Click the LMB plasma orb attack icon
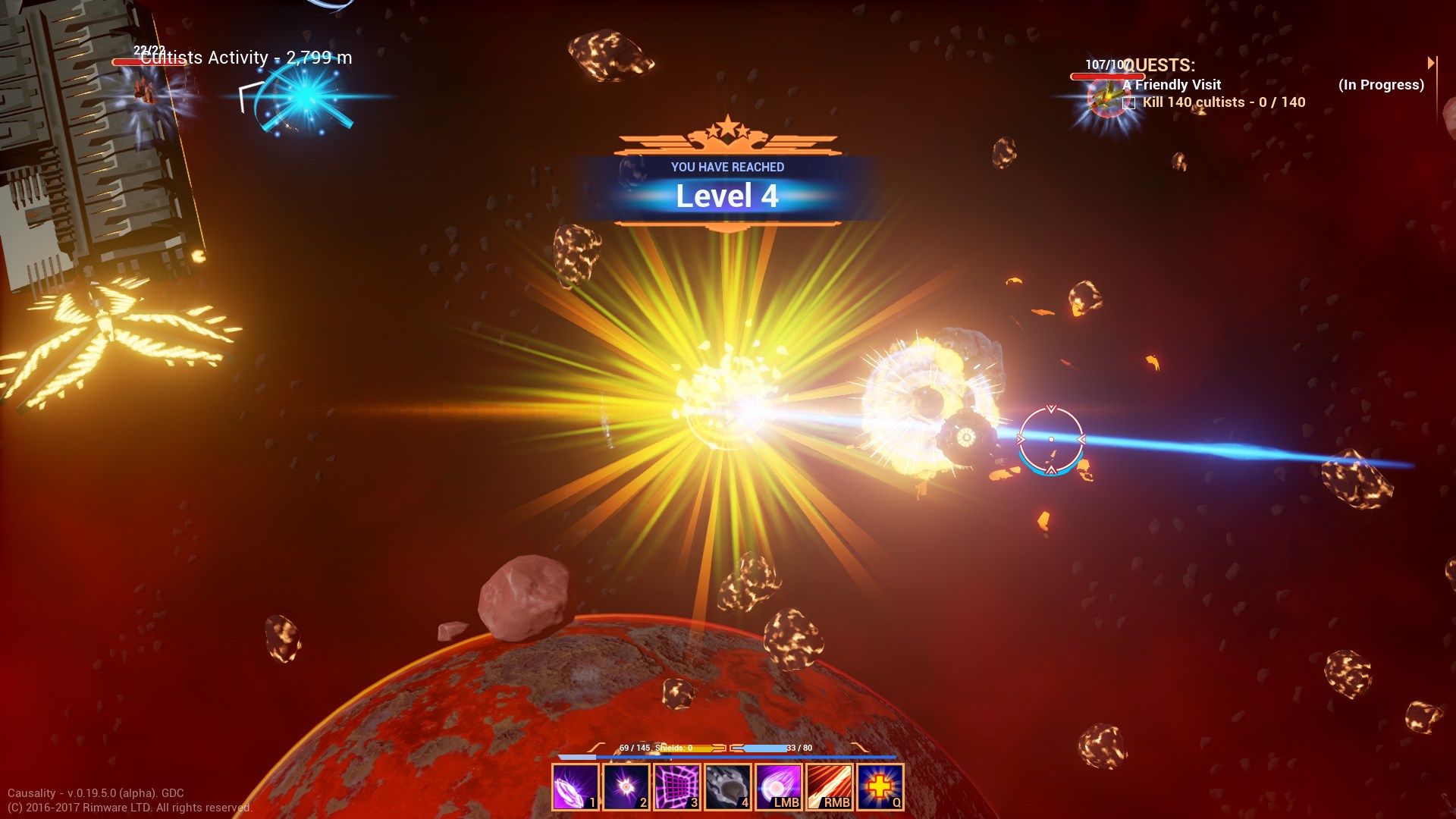Screen dimensions: 1456x819 click(778, 788)
